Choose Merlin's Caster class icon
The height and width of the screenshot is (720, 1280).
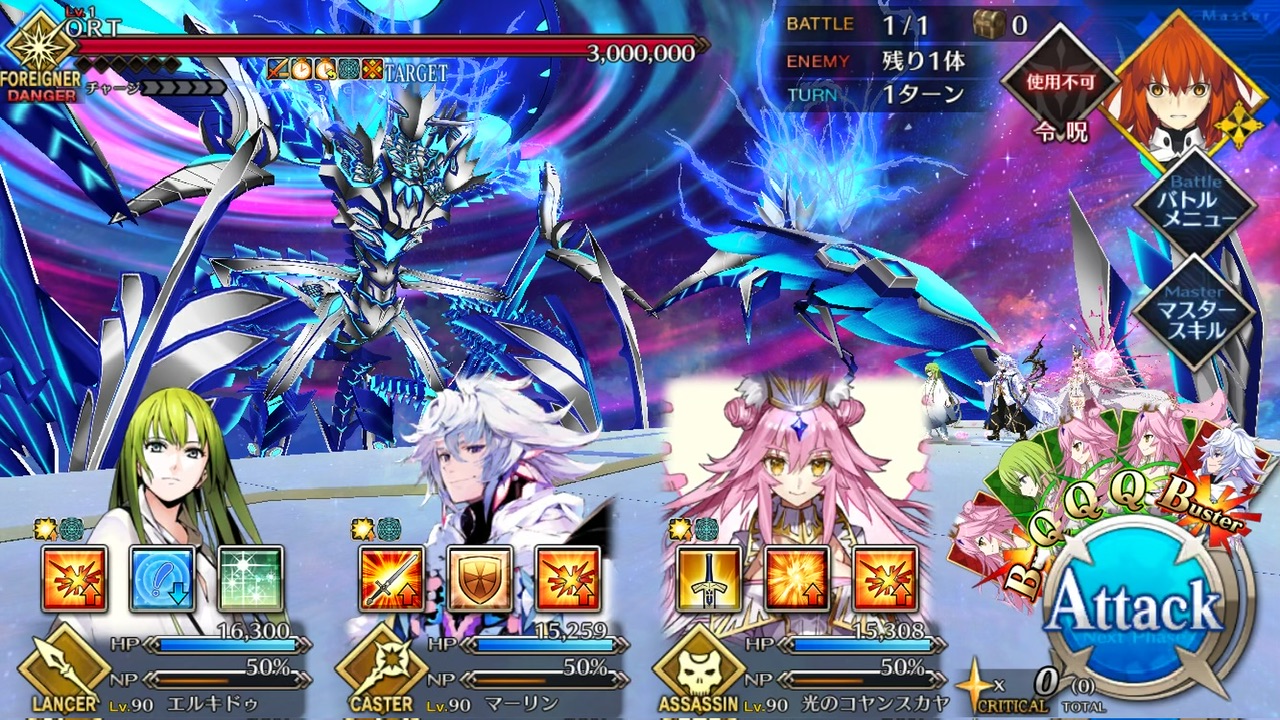pyautogui.click(x=381, y=668)
